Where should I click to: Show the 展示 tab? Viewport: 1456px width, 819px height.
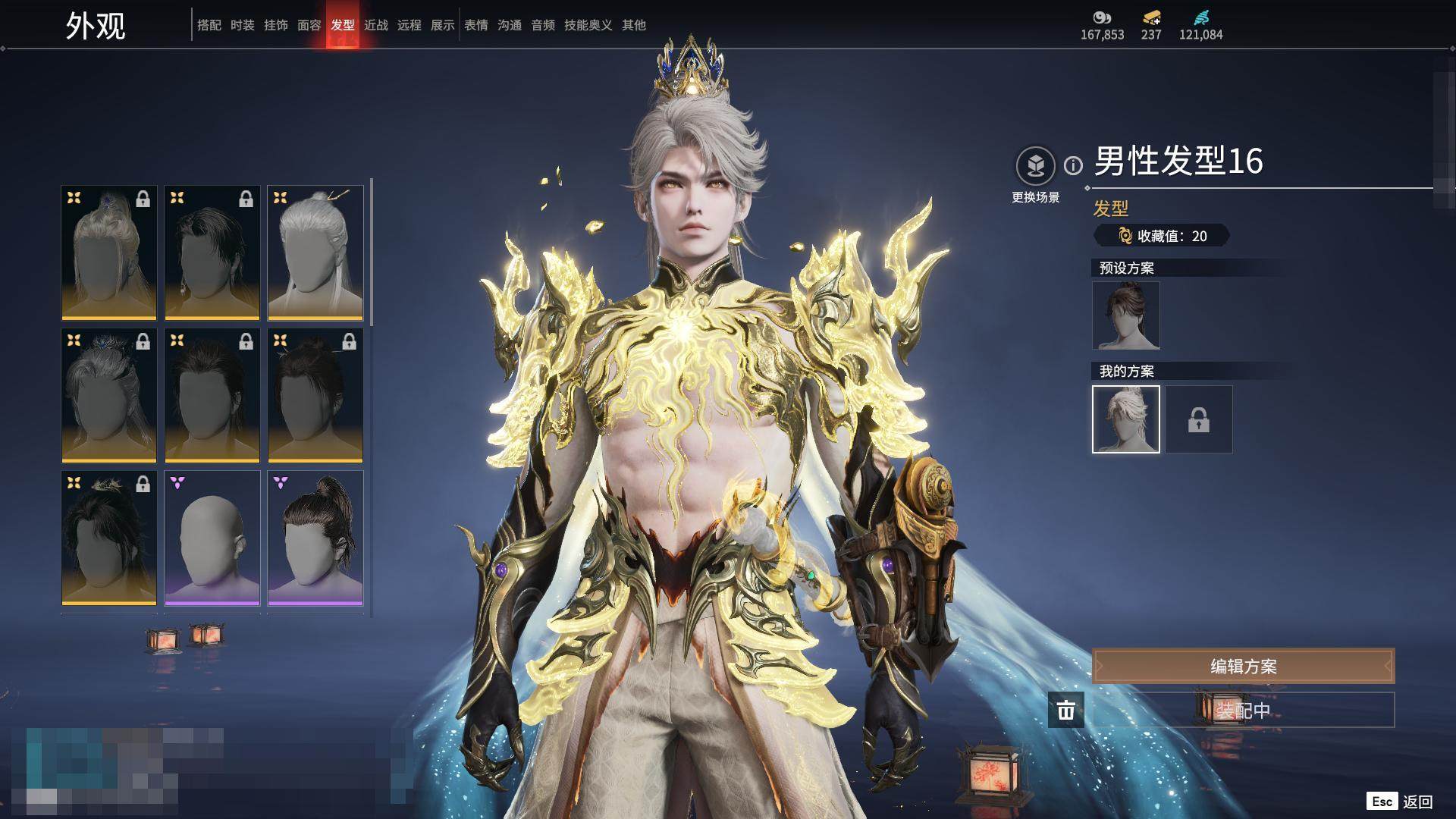(442, 25)
